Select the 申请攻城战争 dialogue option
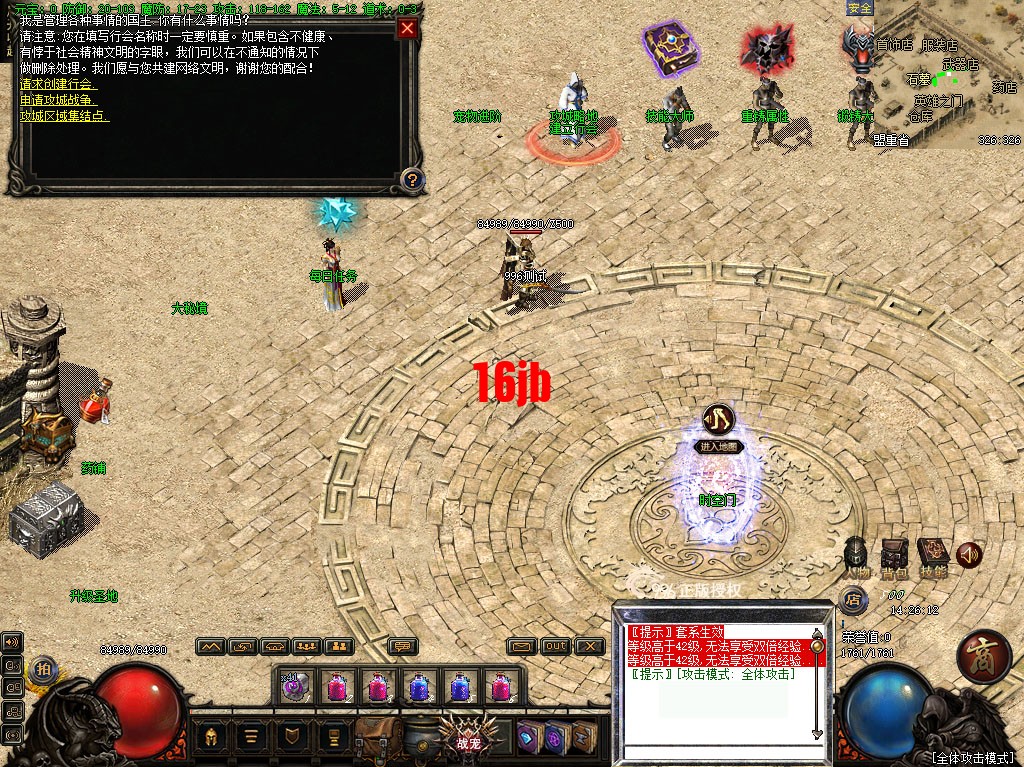This screenshot has height=767, width=1024. point(58,100)
